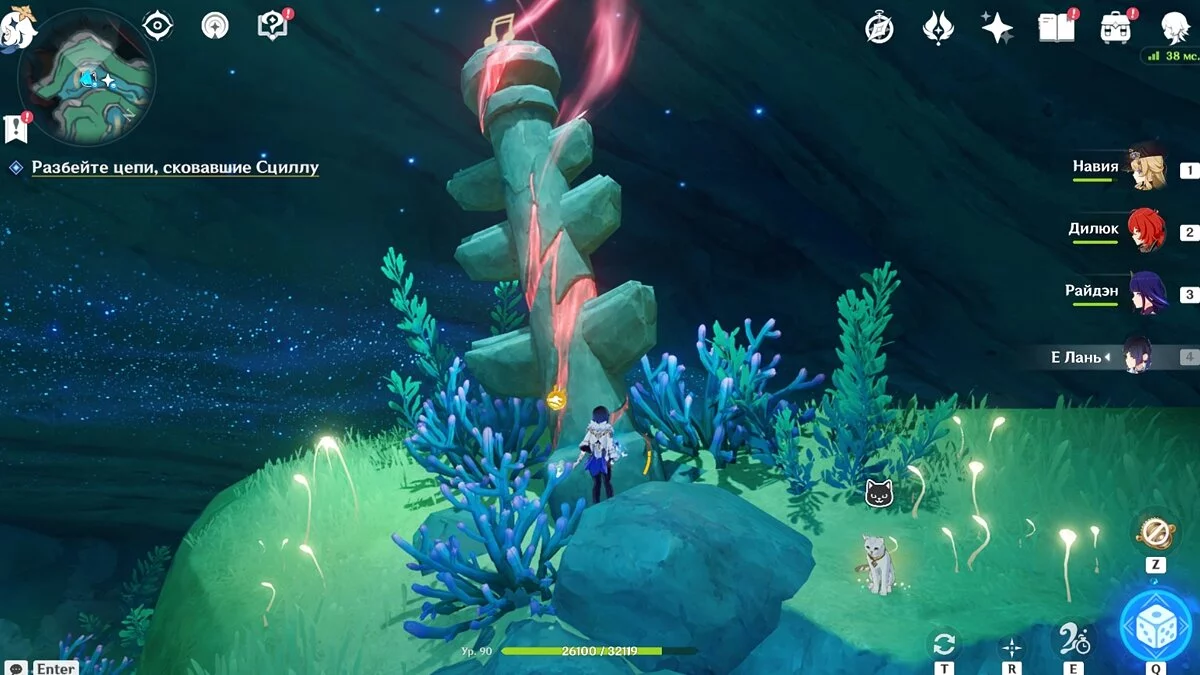This screenshot has width=1200, height=675.
Task: Open the compass icon in the top bar
Action: [879, 28]
